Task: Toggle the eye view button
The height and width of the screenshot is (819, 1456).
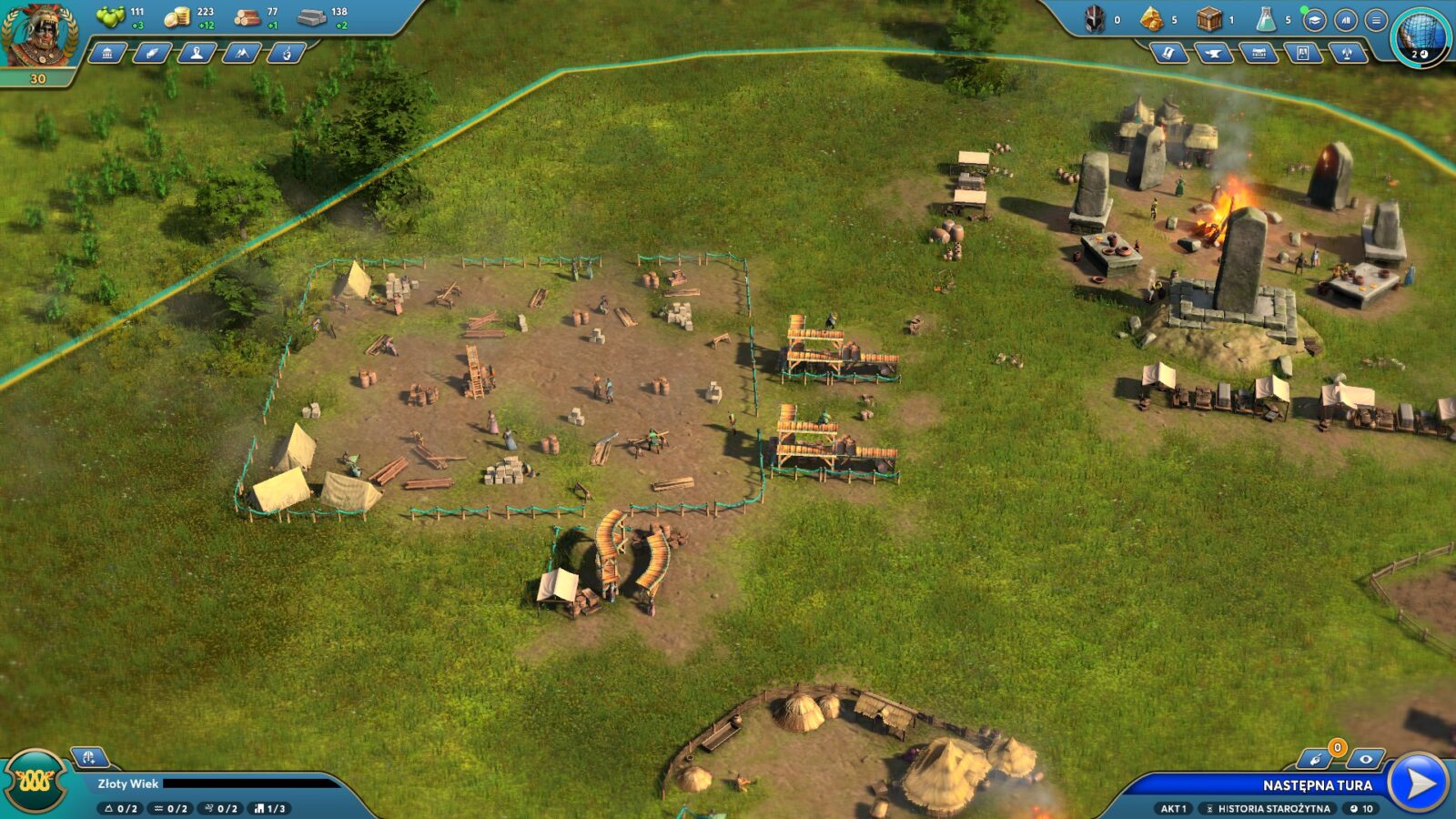Action: click(1365, 759)
